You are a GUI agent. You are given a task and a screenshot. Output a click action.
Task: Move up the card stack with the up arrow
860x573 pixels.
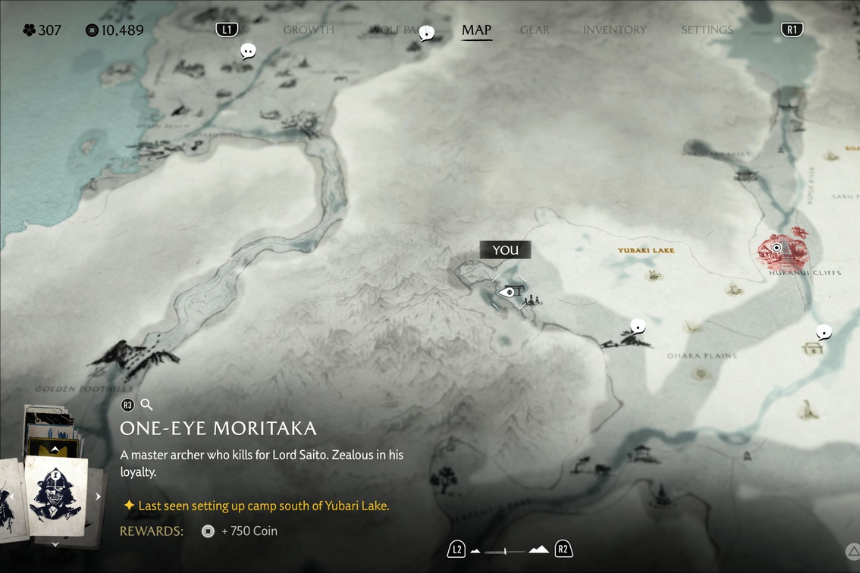(54, 449)
